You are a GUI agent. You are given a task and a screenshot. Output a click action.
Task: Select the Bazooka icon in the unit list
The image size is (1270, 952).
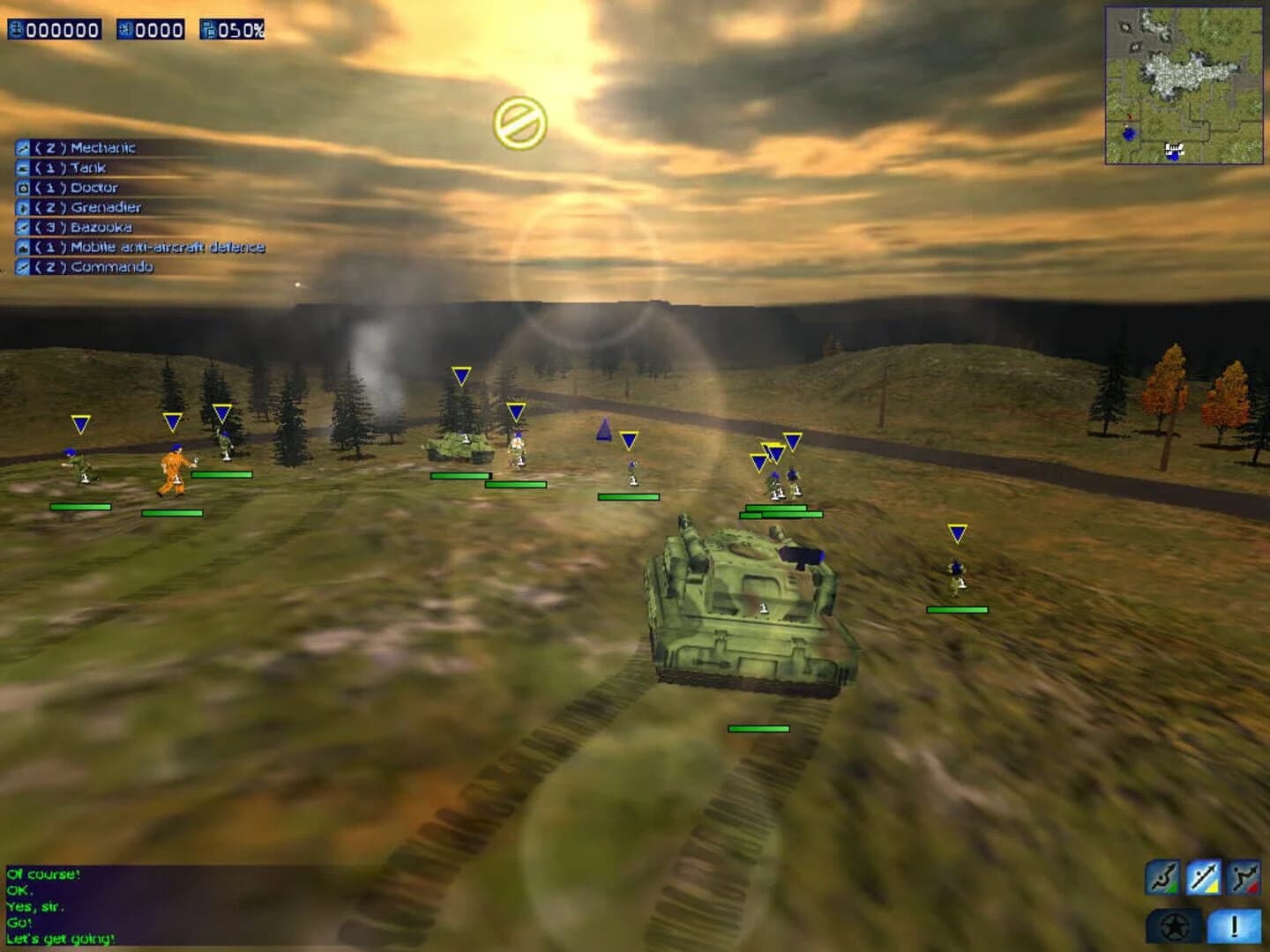coord(21,227)
